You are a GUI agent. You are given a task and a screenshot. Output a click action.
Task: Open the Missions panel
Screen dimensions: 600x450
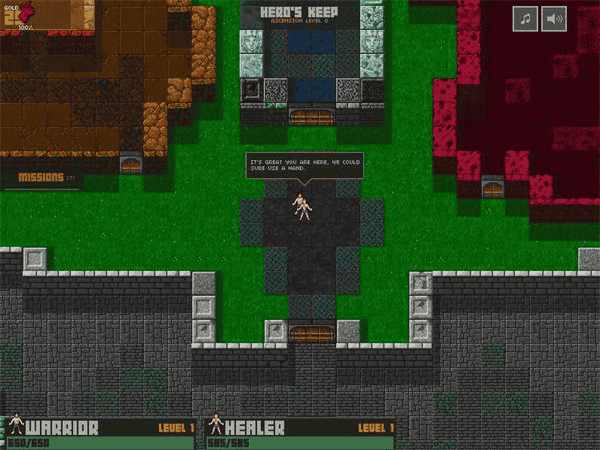pyautogui.click(x=44, y=178)
